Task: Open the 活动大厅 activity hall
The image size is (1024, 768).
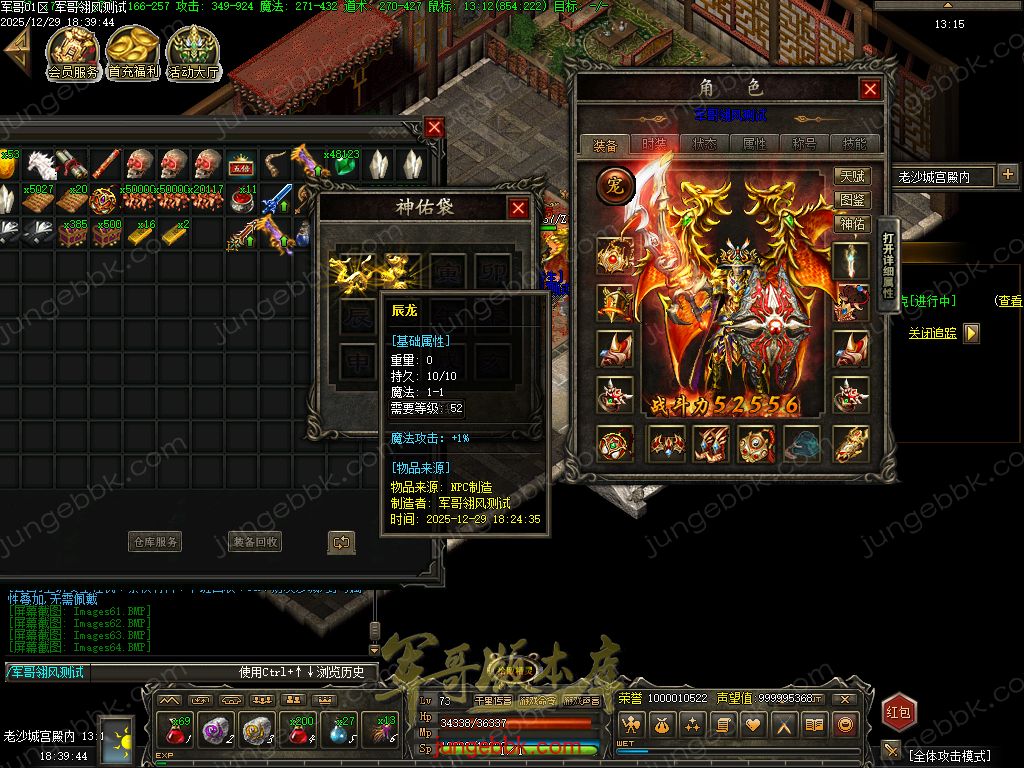Action: pos(193,53)
